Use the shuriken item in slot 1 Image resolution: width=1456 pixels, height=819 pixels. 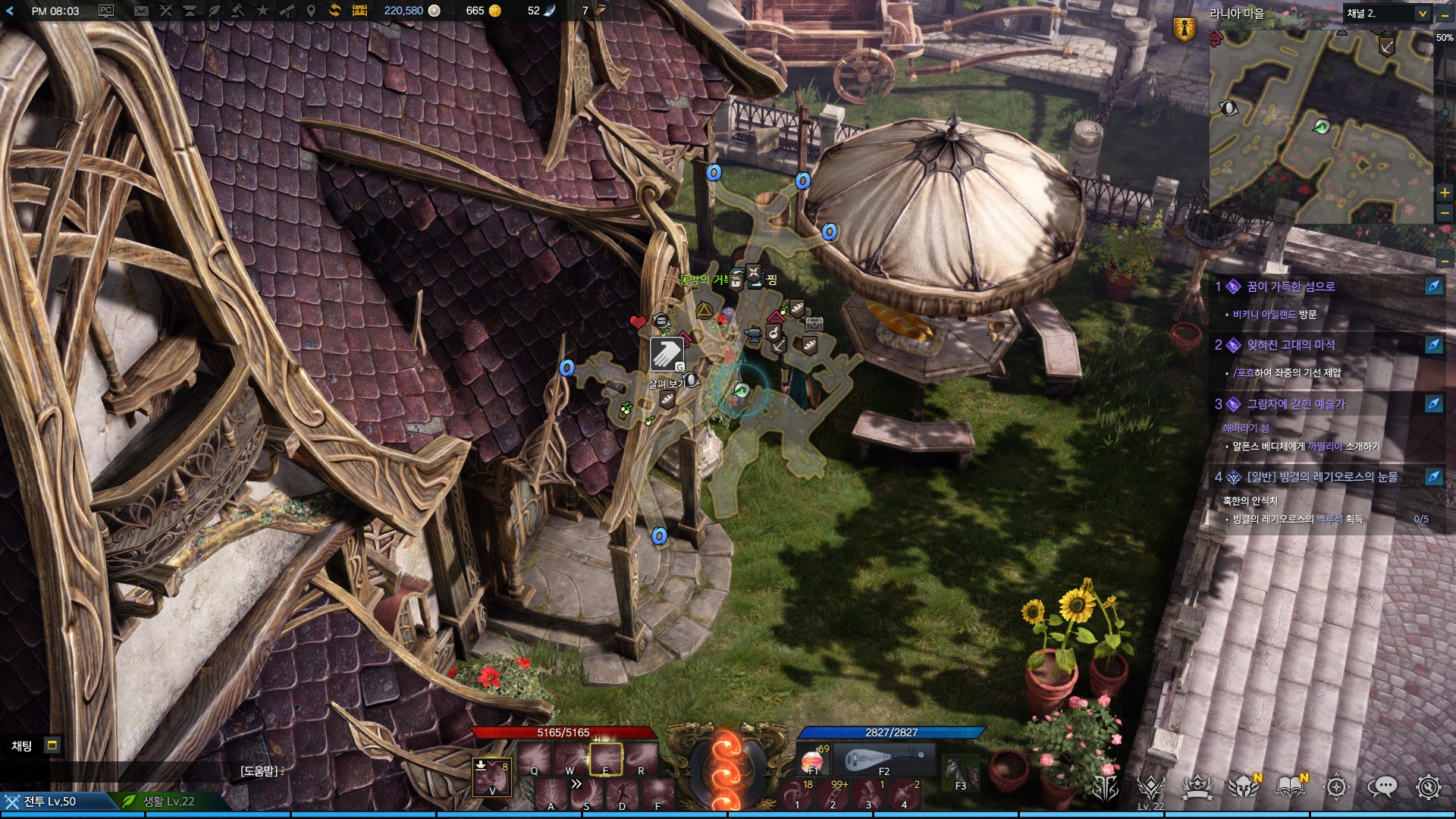tap(798, 794)
